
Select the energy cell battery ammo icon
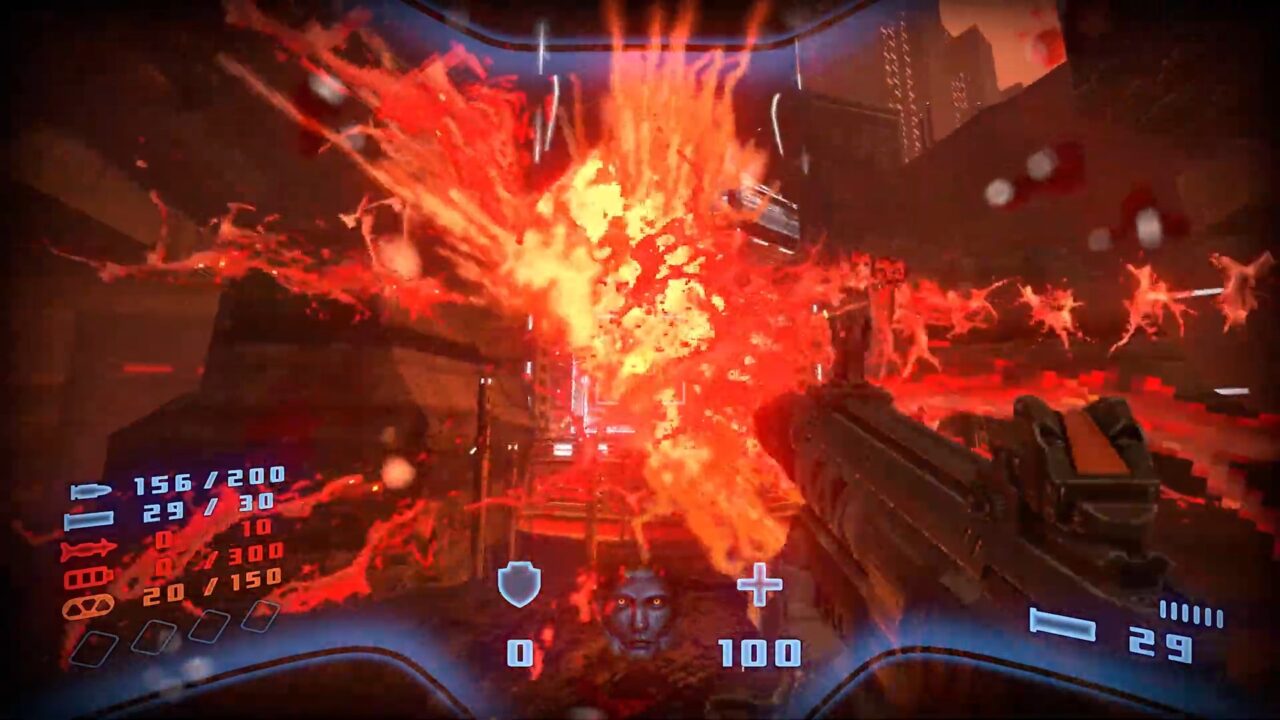(88, 578)
